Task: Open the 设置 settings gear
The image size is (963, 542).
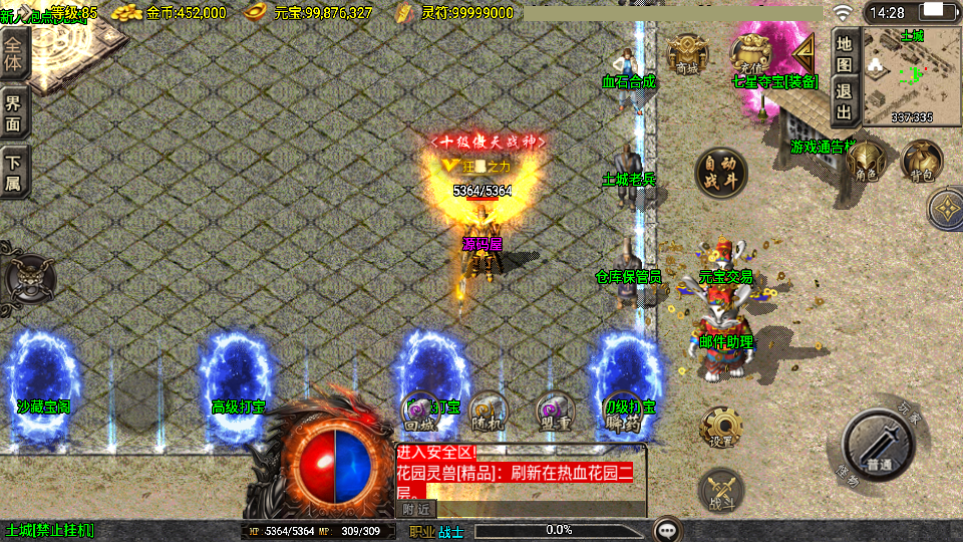Action: 719,427
